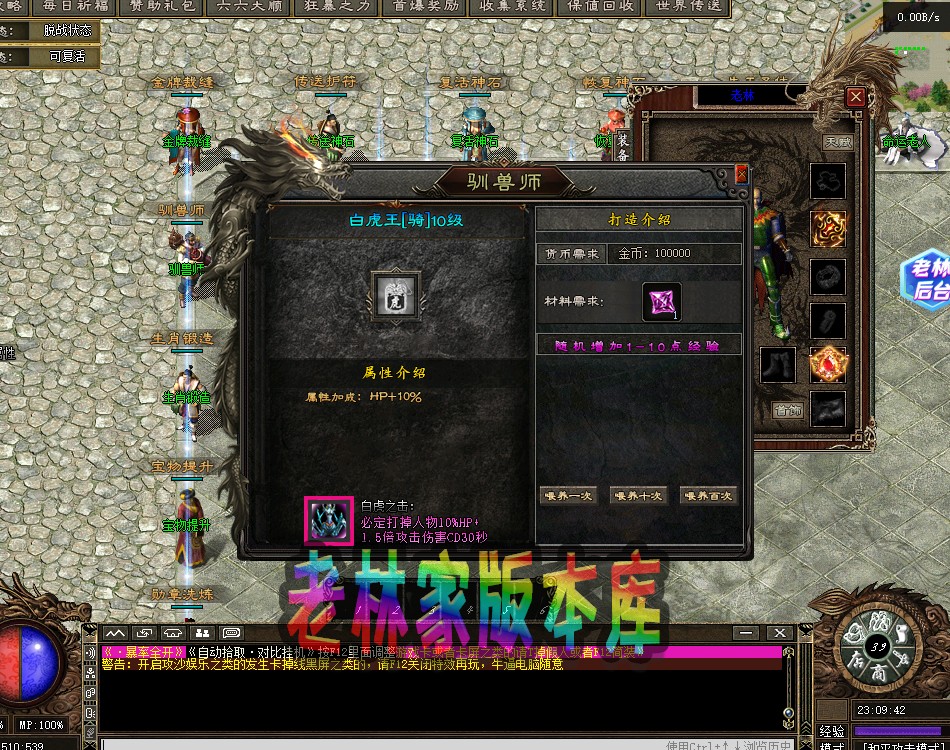Switch to the 天赋 talent tab

[x=838, y=142]
